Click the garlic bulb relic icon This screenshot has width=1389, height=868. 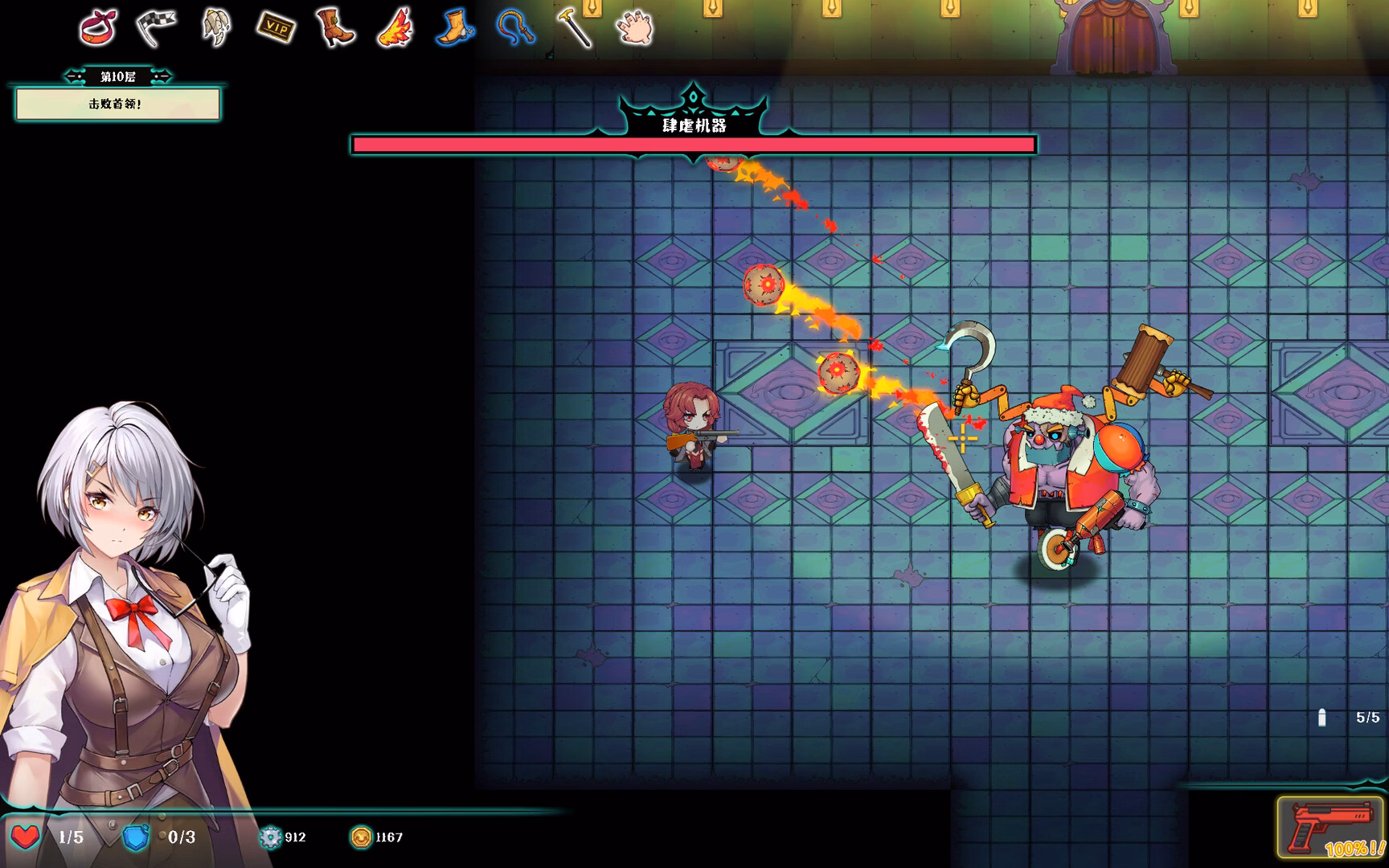coord(215,27)
